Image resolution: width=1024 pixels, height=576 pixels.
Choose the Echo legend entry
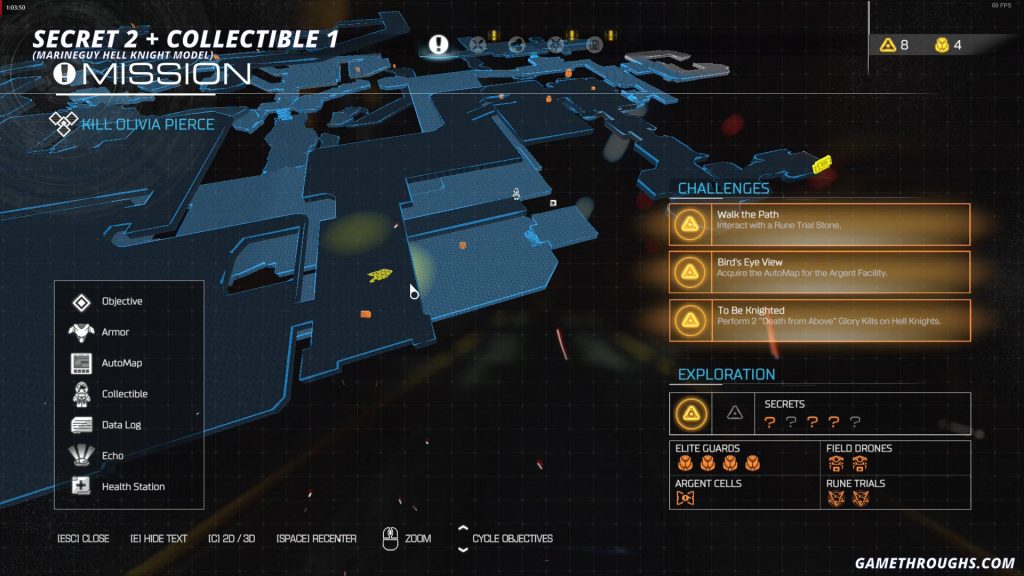112,456
